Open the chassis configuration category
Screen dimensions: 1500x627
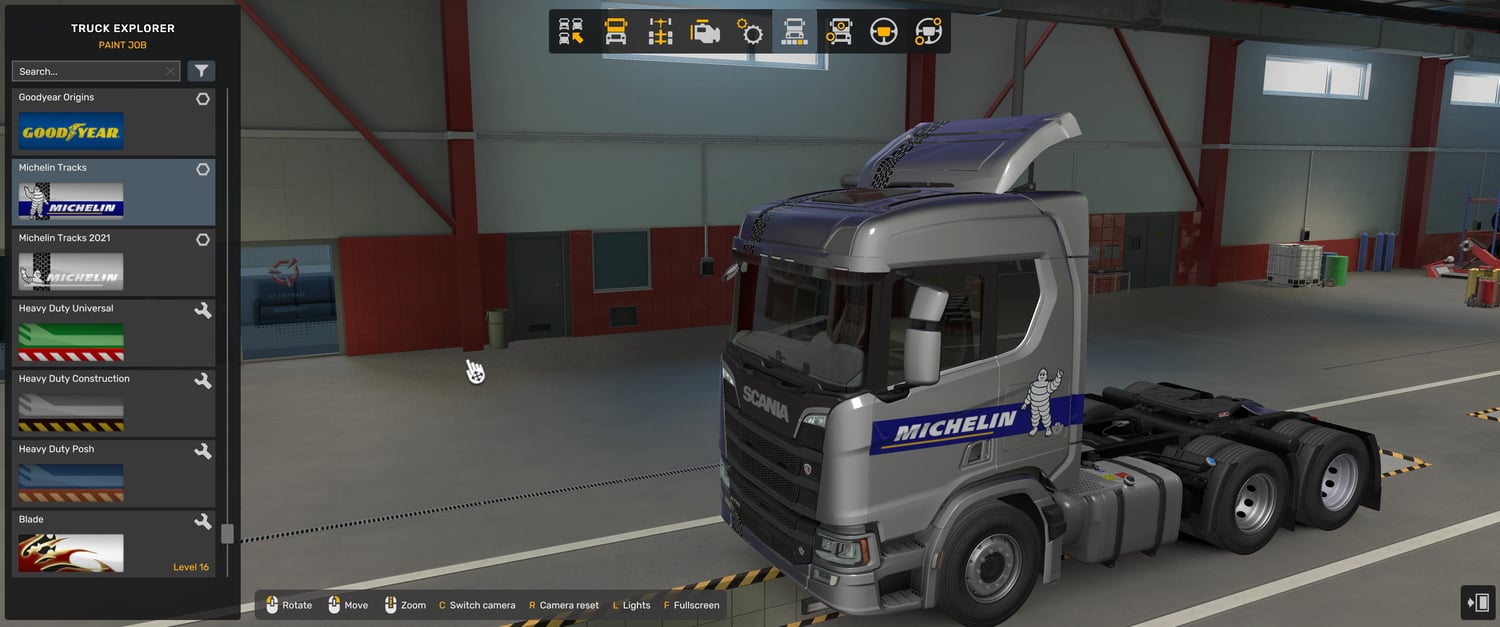(x=660, y=32)
